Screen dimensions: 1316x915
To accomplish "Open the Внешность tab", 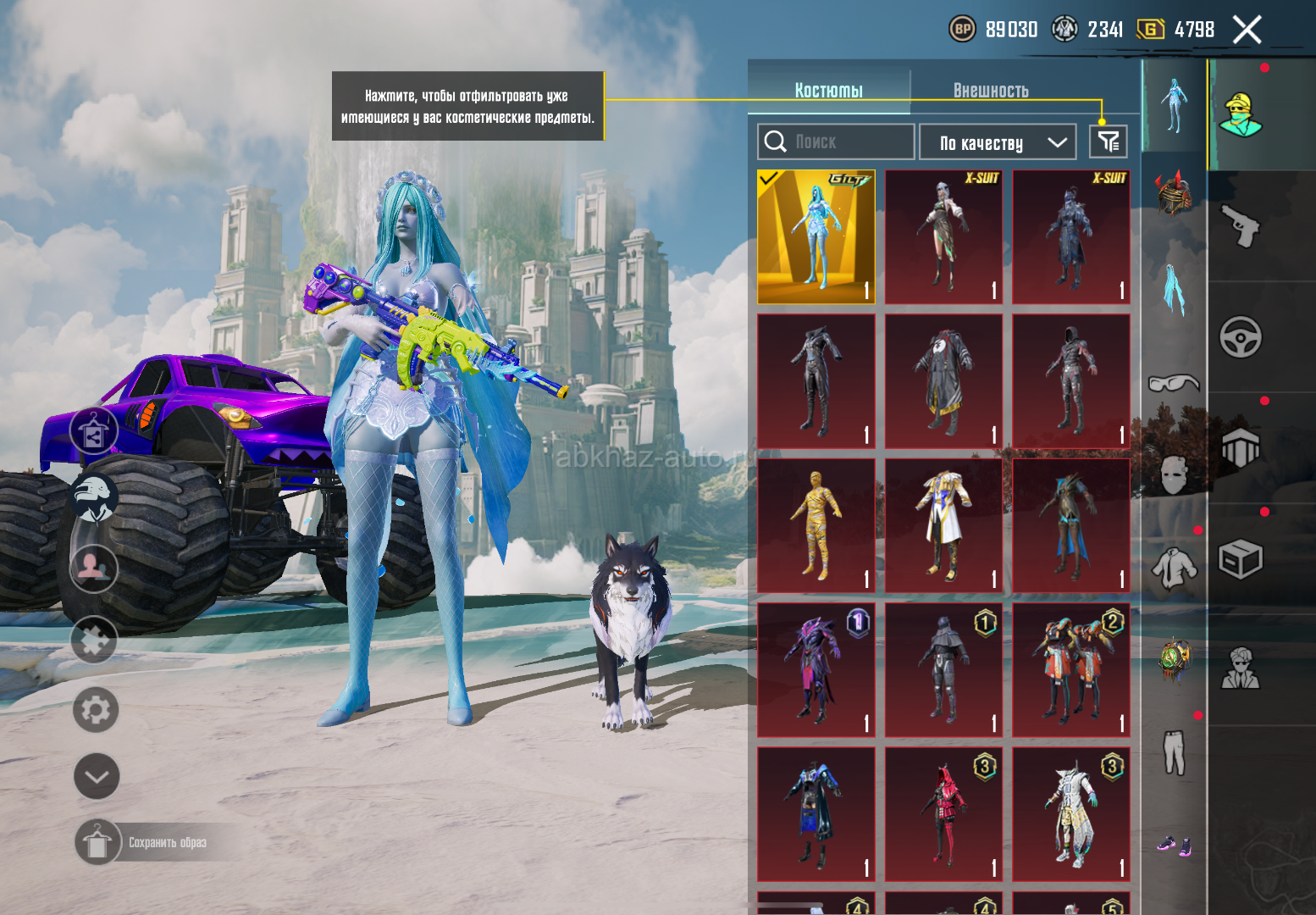I will [x=991, y=90].
